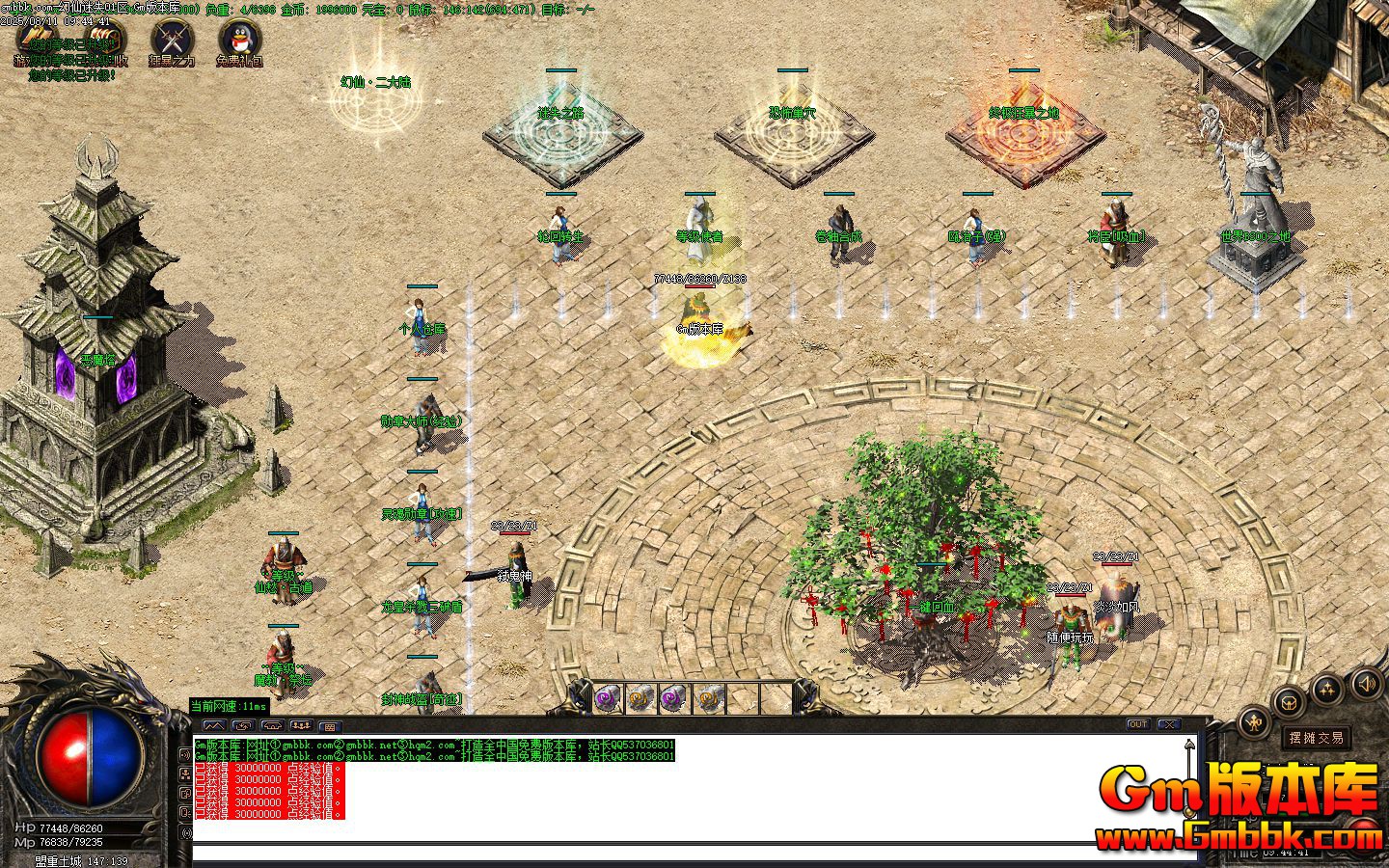Click the mountain icon on the chat toolbar
The image size is (1389, 868).
pos(214,726)
